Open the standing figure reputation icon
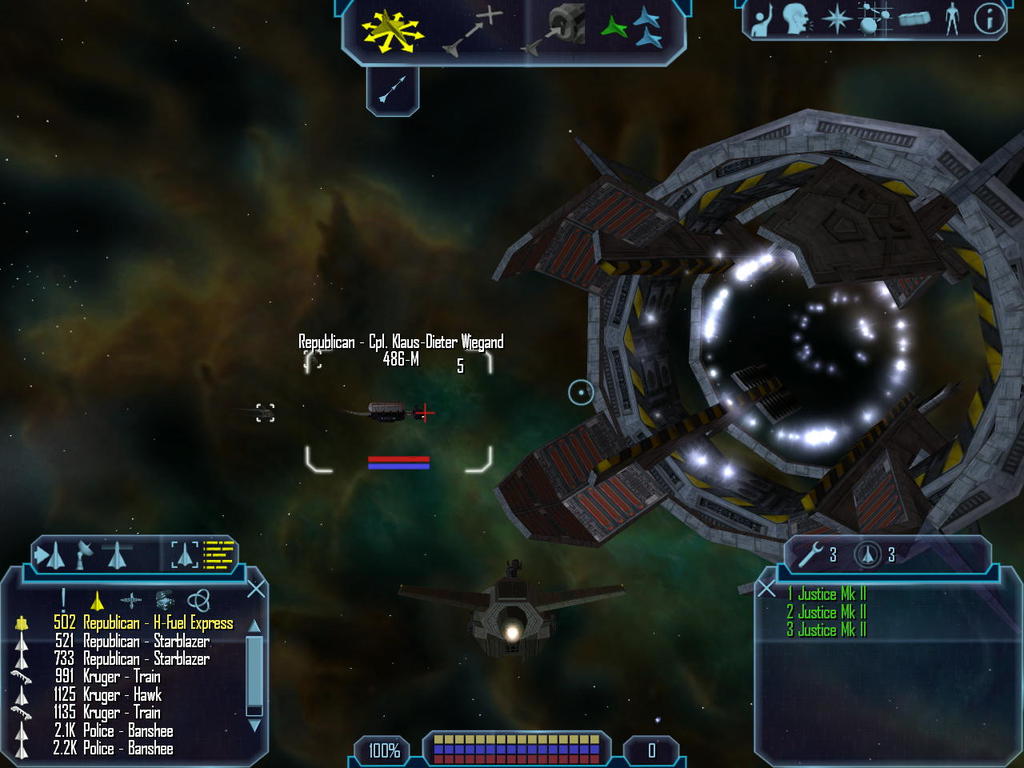The width and height of the screenshot is (1024, 768). click(951, 20)
